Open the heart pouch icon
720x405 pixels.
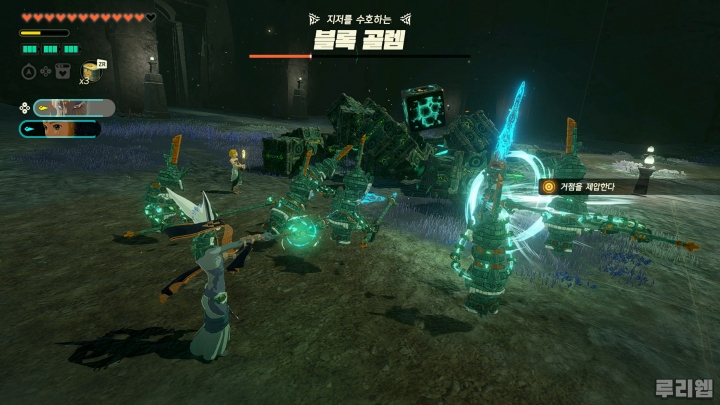tap(63, 71)
